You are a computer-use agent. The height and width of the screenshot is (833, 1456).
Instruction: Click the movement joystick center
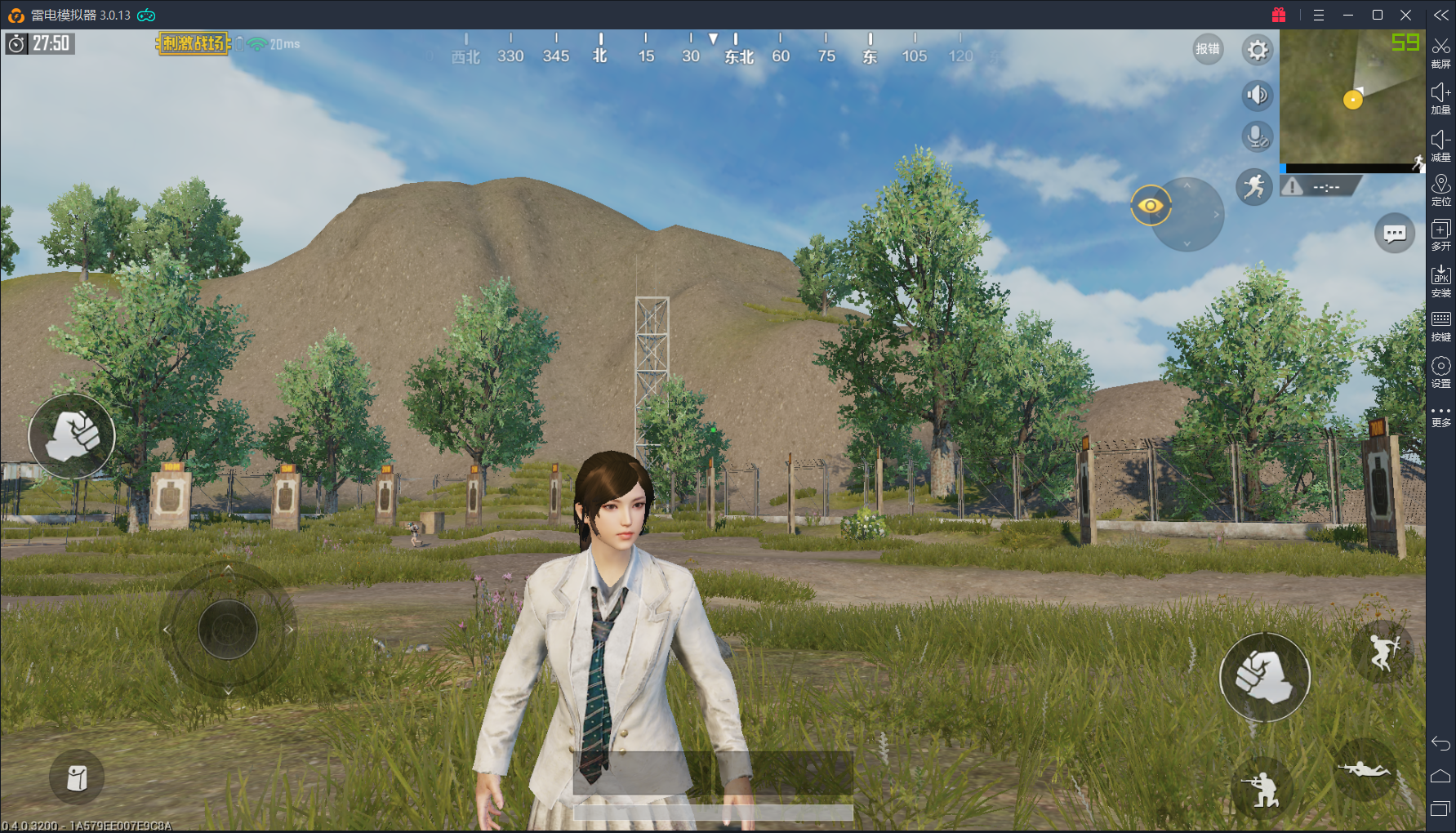pyautogui.click(x=228, y=629)
